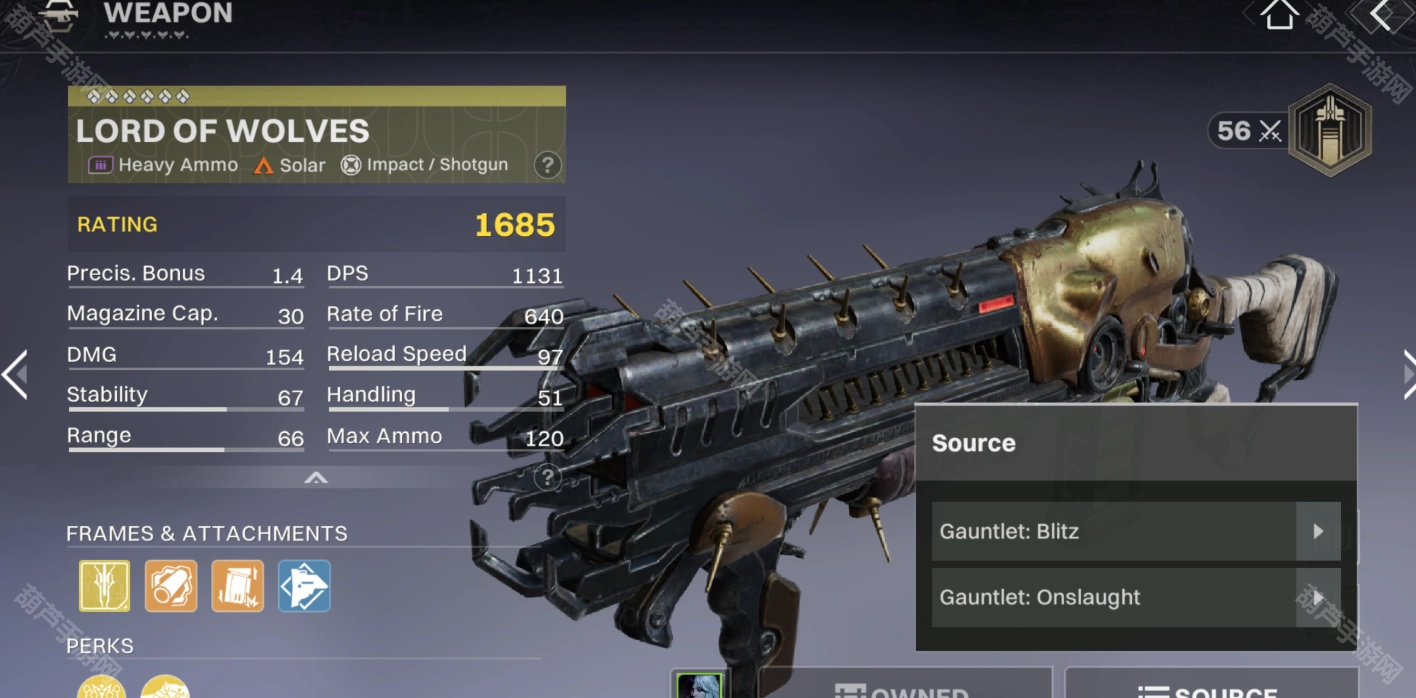Inspect the orange barrel attachment

pyautogui.click(x=171, y=585)
